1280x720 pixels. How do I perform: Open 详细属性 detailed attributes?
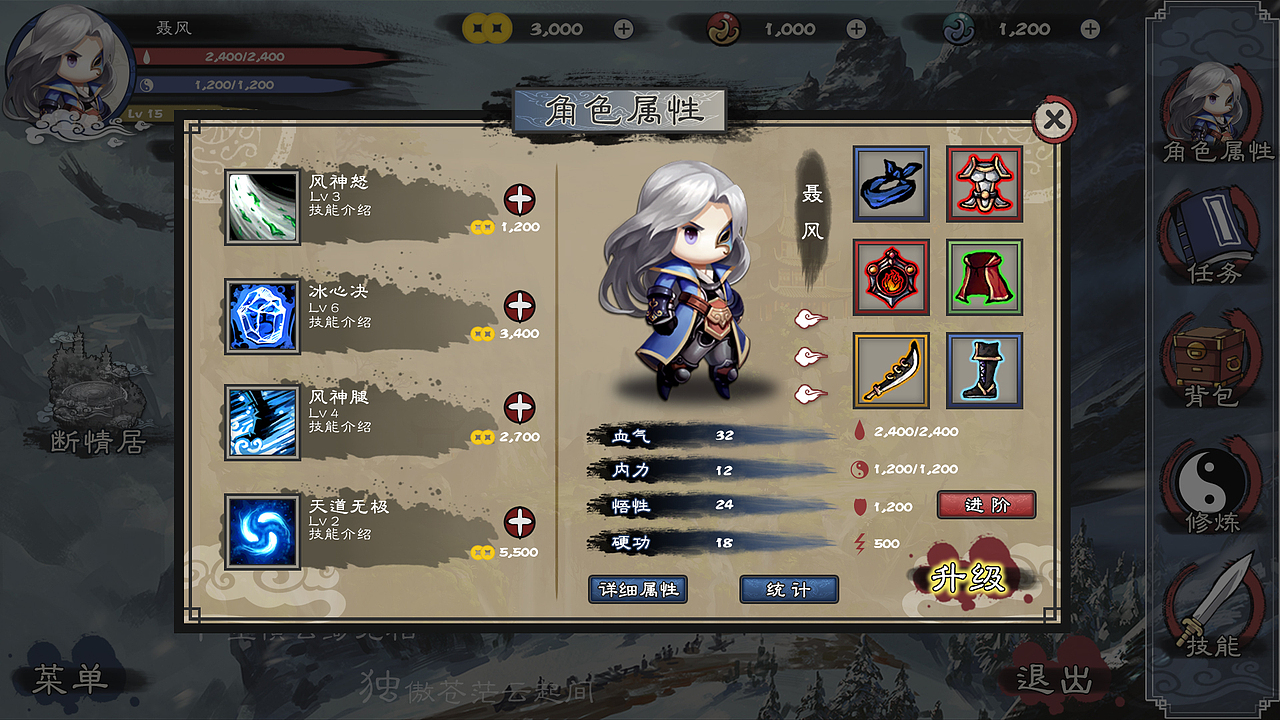click(638, 589)
